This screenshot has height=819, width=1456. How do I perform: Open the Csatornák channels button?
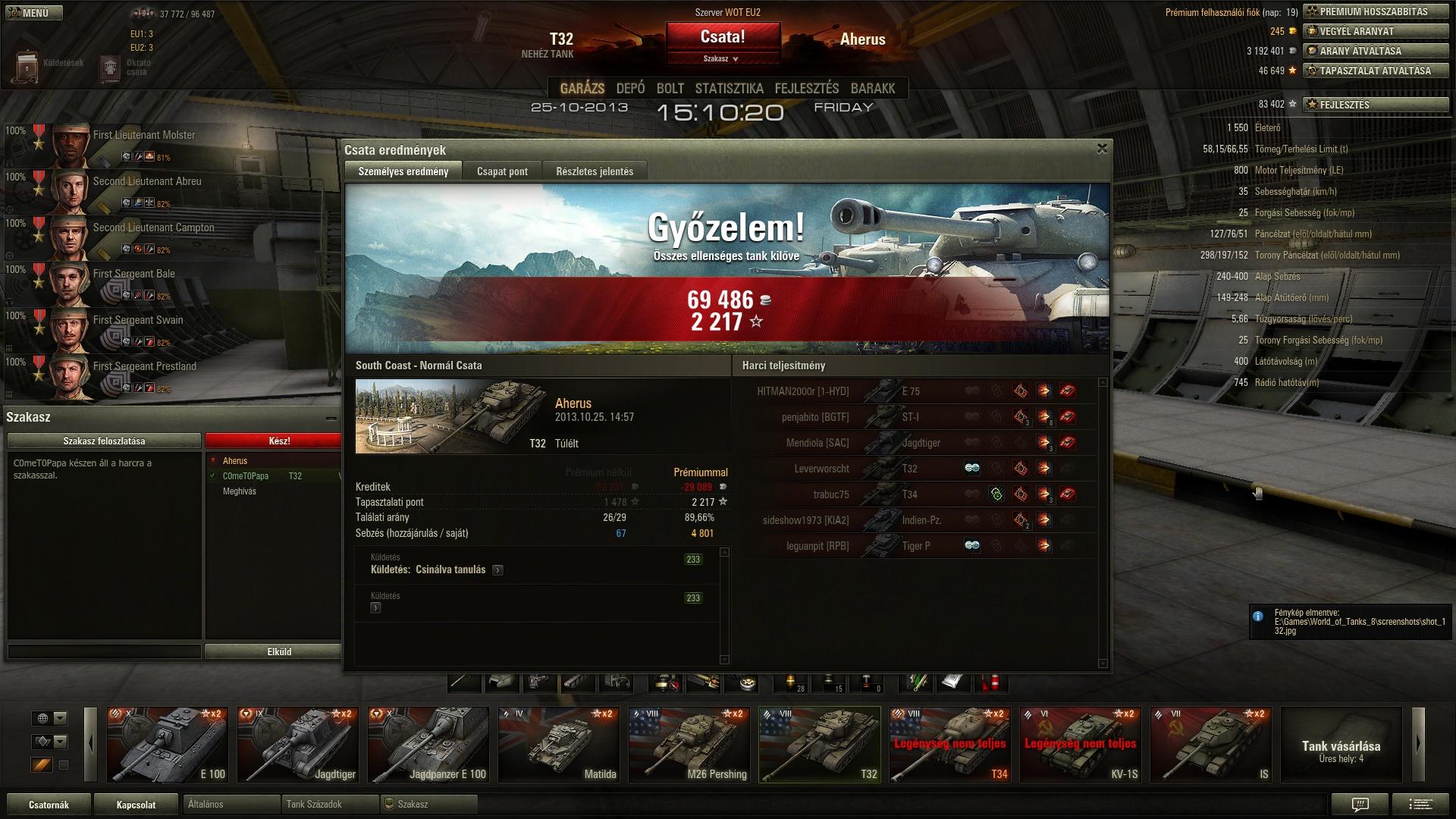pos(49,805)
